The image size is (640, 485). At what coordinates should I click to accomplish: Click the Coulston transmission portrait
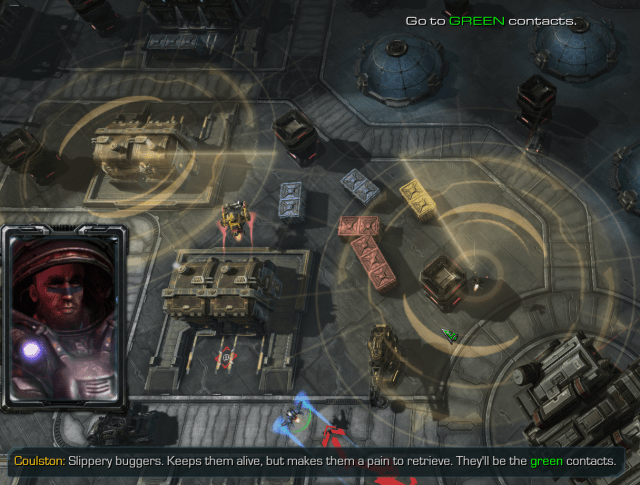(64, 319)
